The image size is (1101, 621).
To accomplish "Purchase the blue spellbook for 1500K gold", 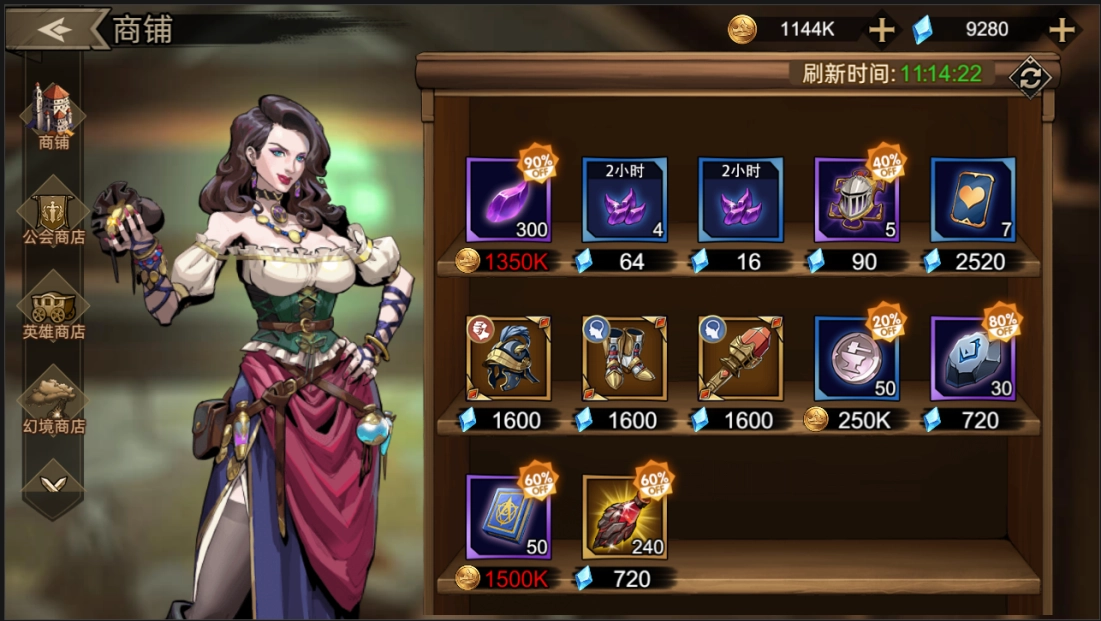I will coord(508,517).
